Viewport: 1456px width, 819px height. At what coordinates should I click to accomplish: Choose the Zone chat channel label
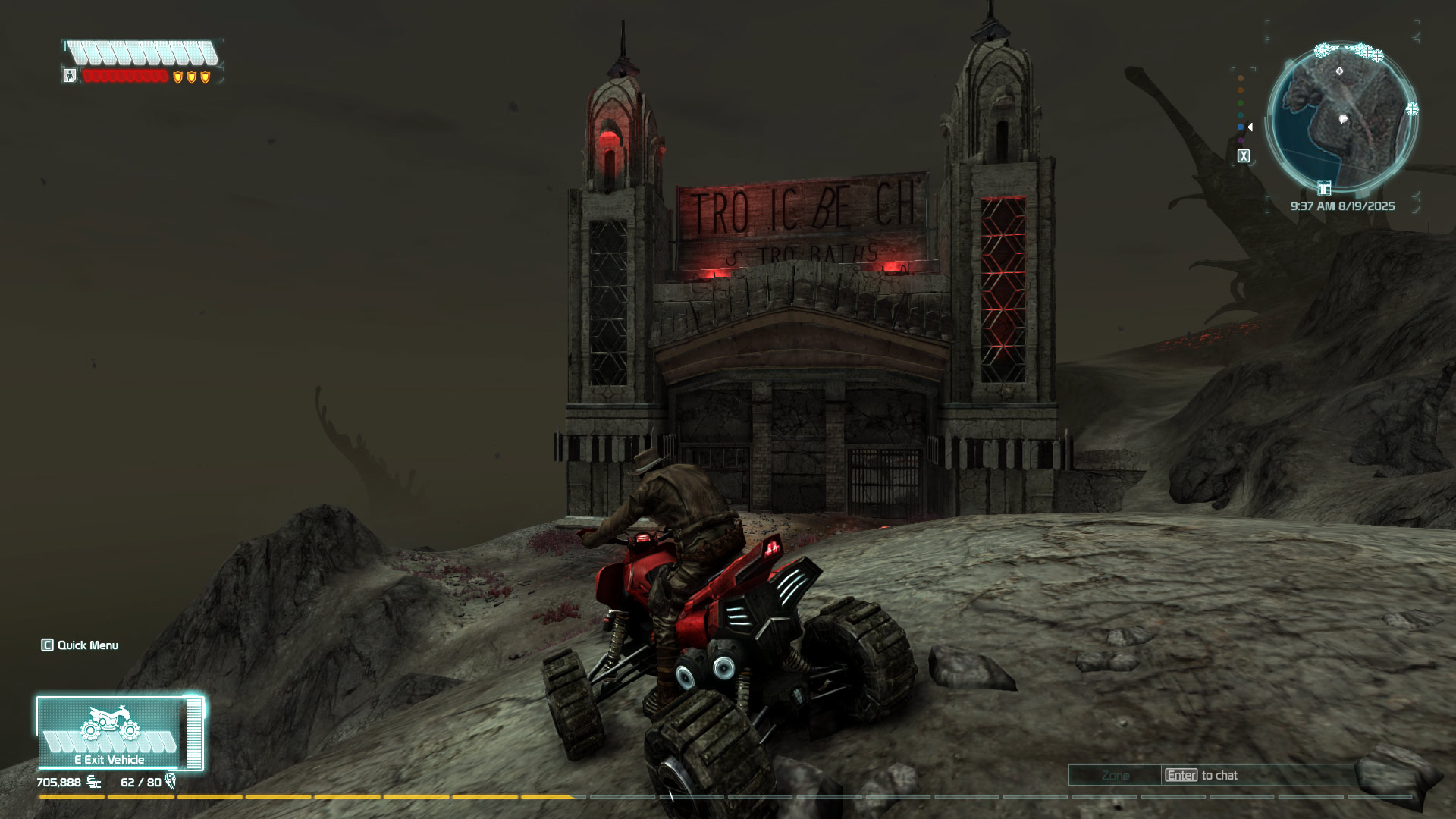(1115, 775)
